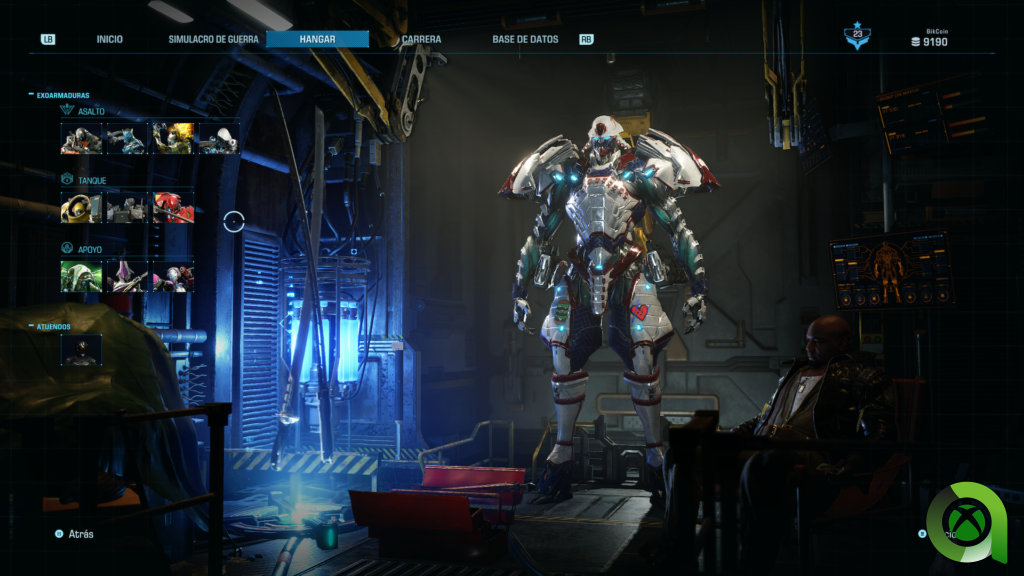Open the Inicio tab
Screen dimensions: 1024x576
pos(110,40)
